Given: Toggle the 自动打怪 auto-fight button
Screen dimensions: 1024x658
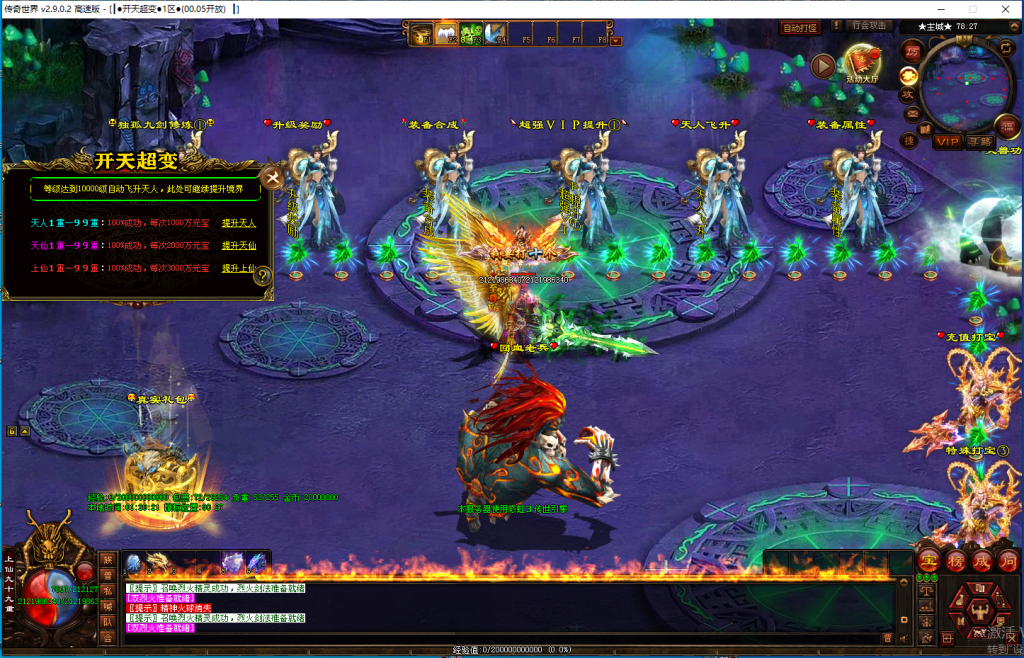Looking at the screenshot, I should coord(800,28).
